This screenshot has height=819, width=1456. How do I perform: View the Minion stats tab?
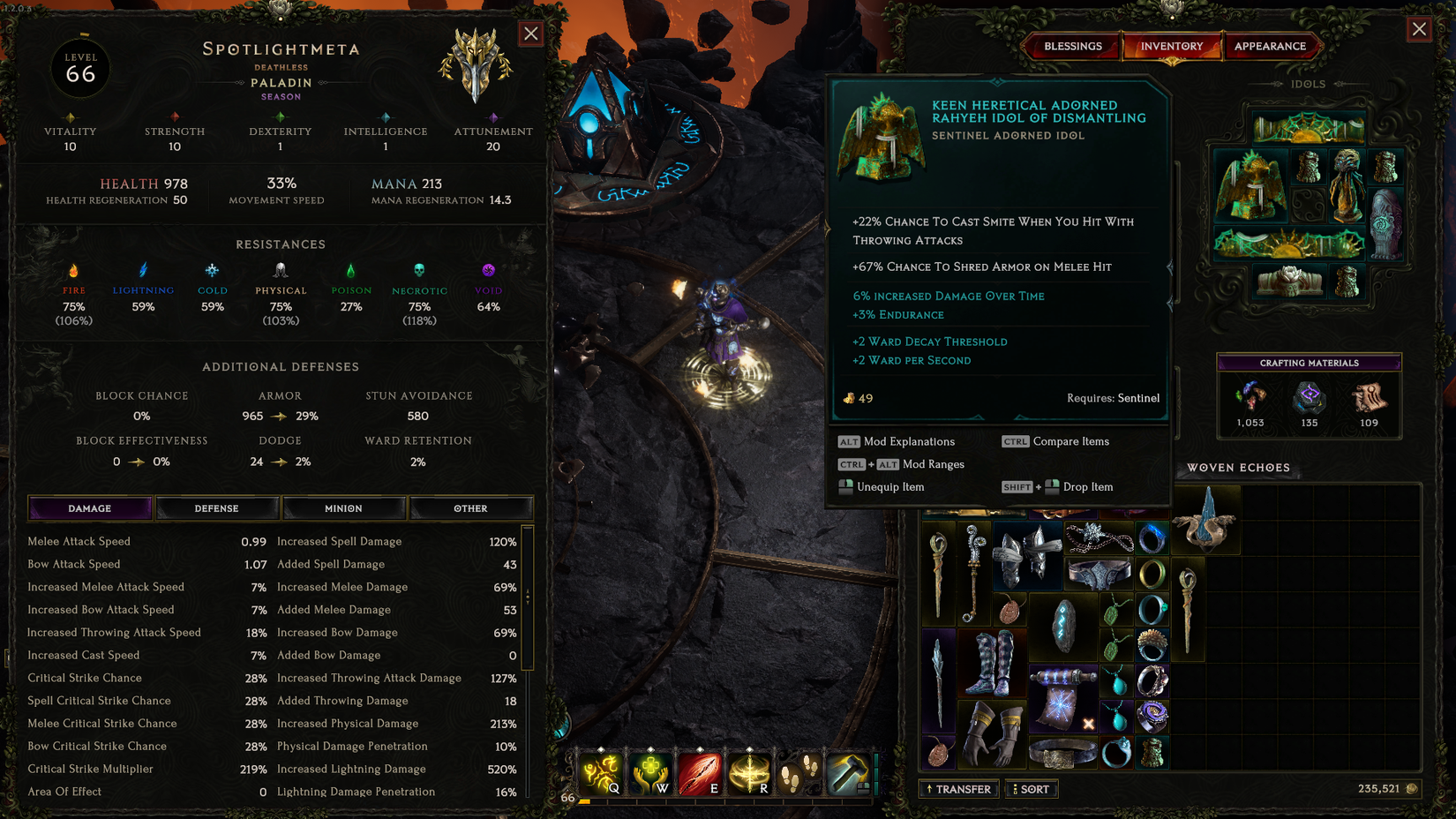click(x=343, y=507)
